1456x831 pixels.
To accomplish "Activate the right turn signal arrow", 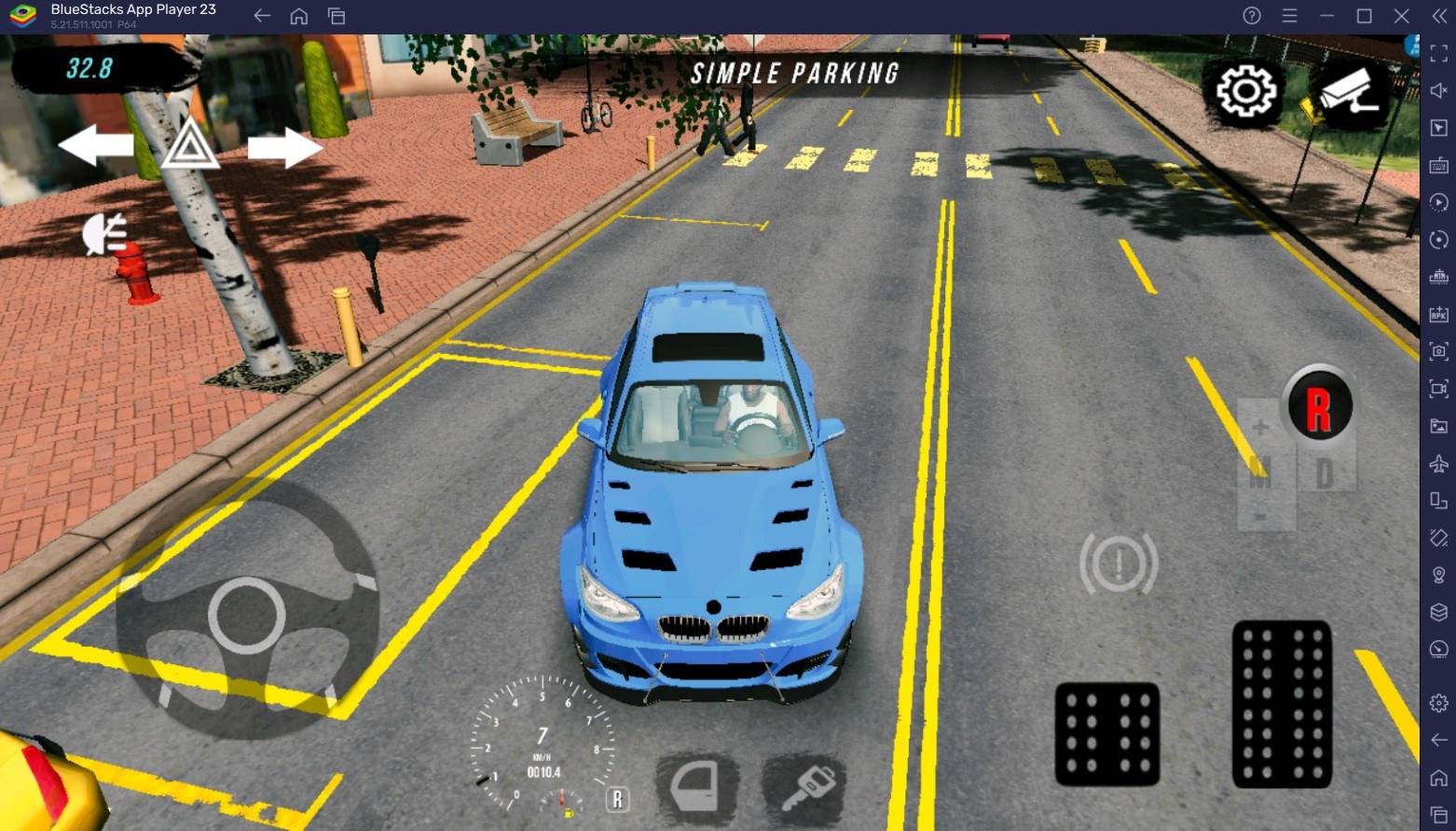I will coord(285,147).
